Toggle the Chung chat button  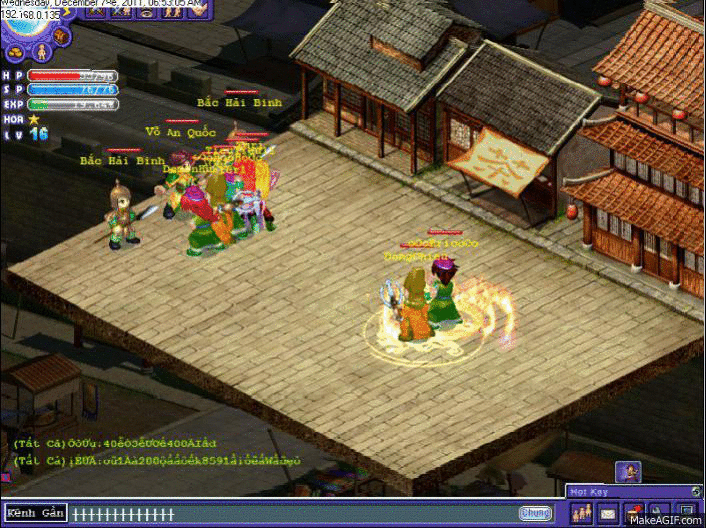pos(535,513)
